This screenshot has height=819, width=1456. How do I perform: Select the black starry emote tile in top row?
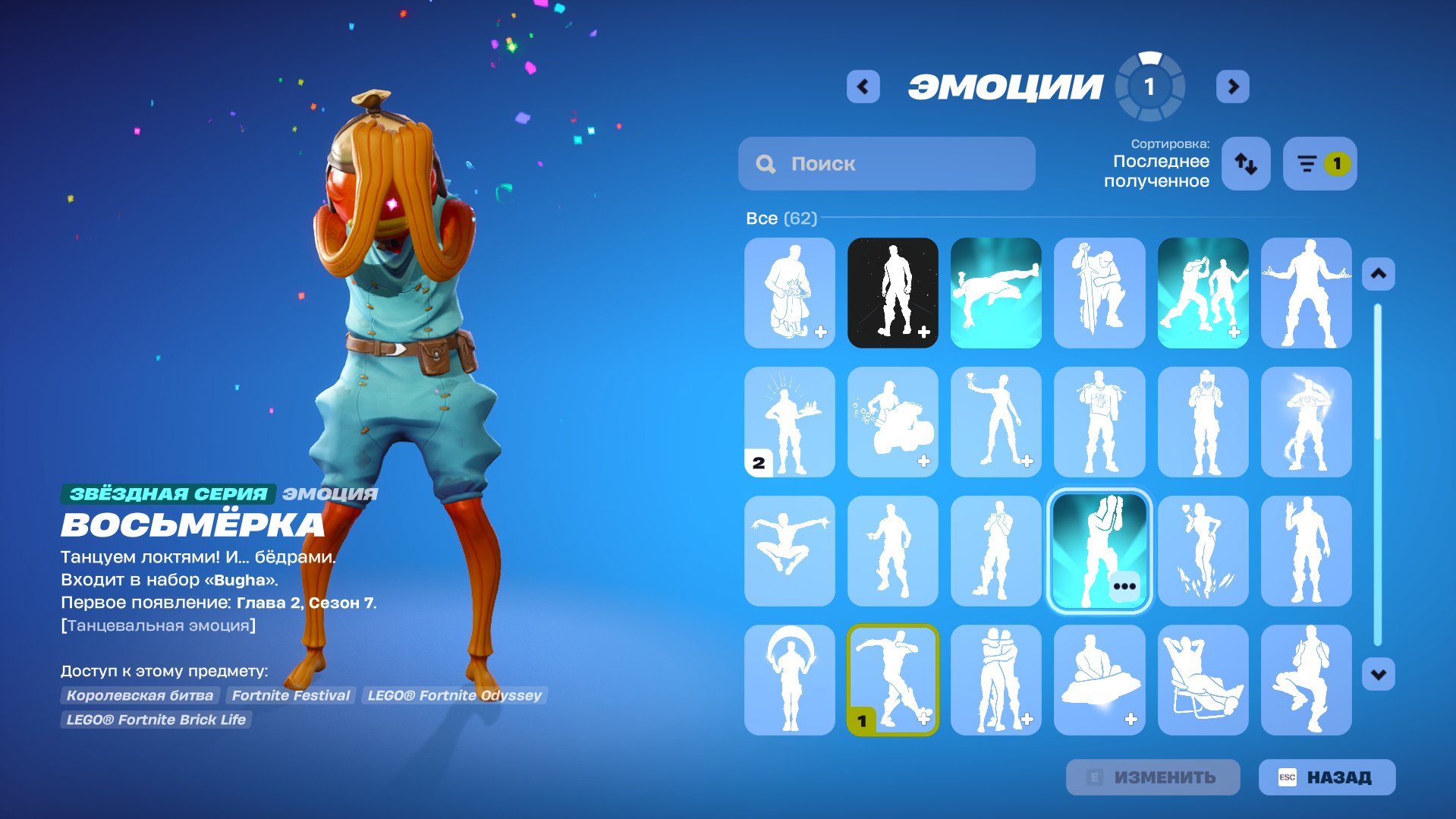point(893,293)
